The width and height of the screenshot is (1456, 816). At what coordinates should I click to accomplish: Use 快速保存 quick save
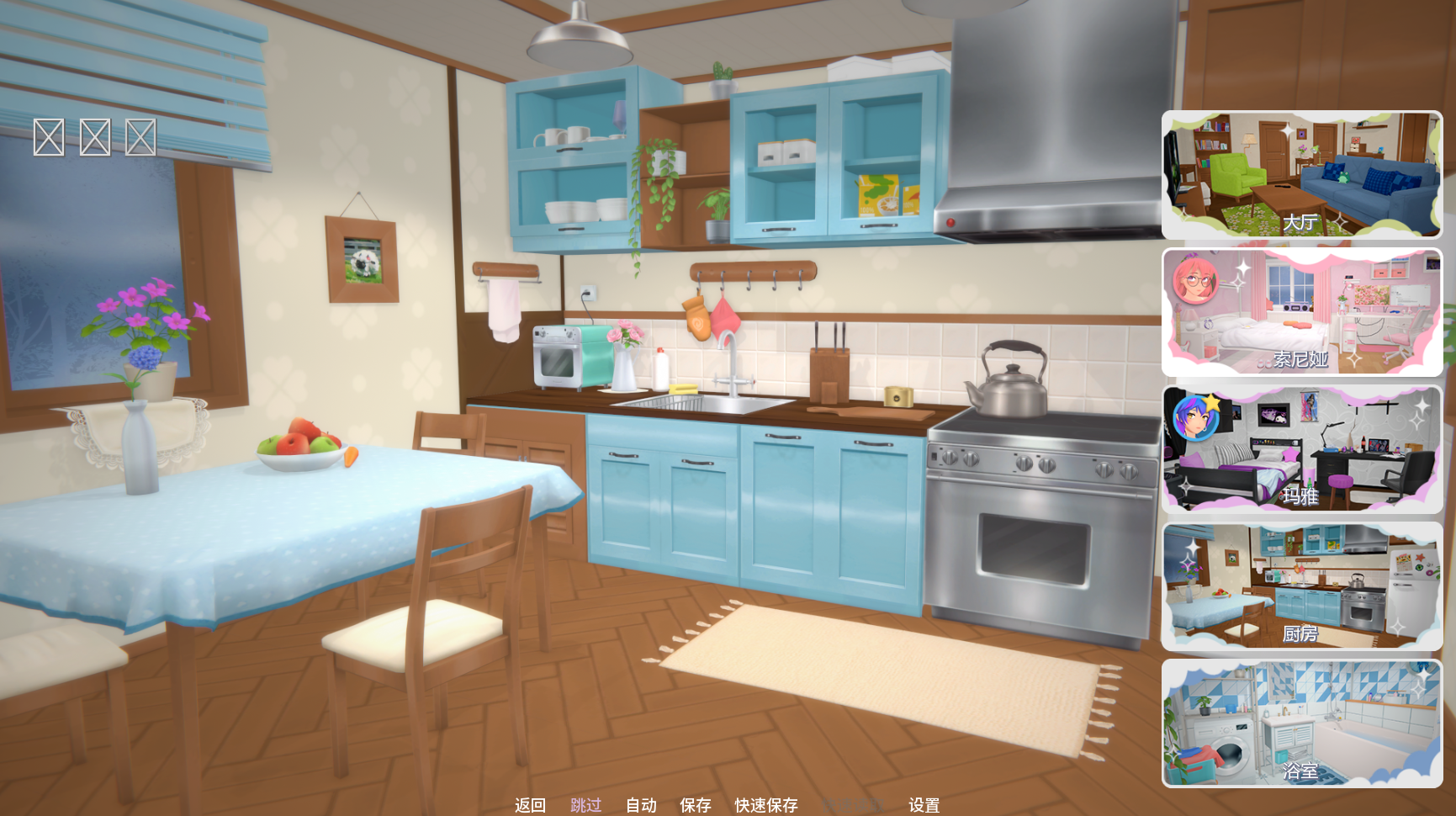click(766, 805)
